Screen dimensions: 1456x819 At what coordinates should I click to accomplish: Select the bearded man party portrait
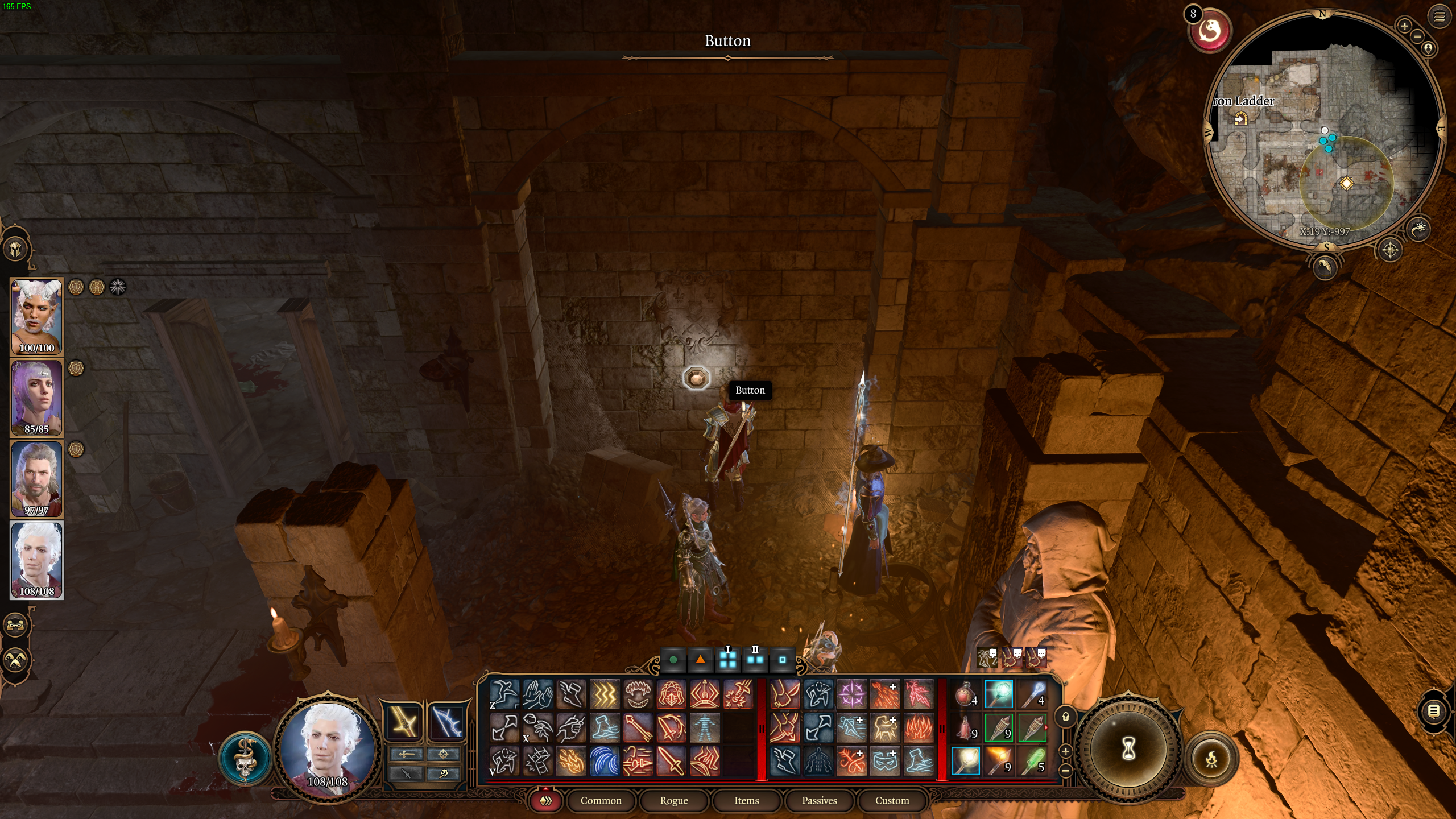pyautogui.click(x=37, y=478)
